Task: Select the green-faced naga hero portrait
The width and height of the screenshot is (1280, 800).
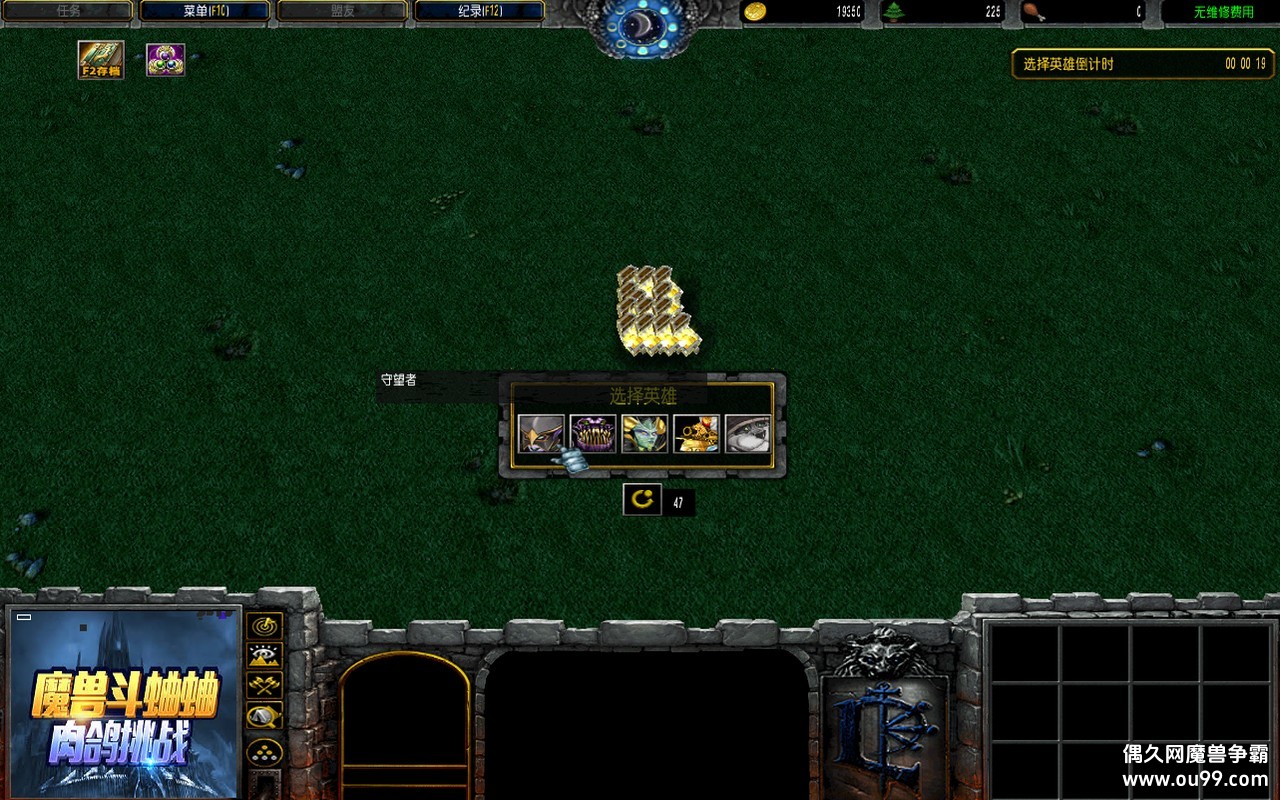Action: point(645,434)
